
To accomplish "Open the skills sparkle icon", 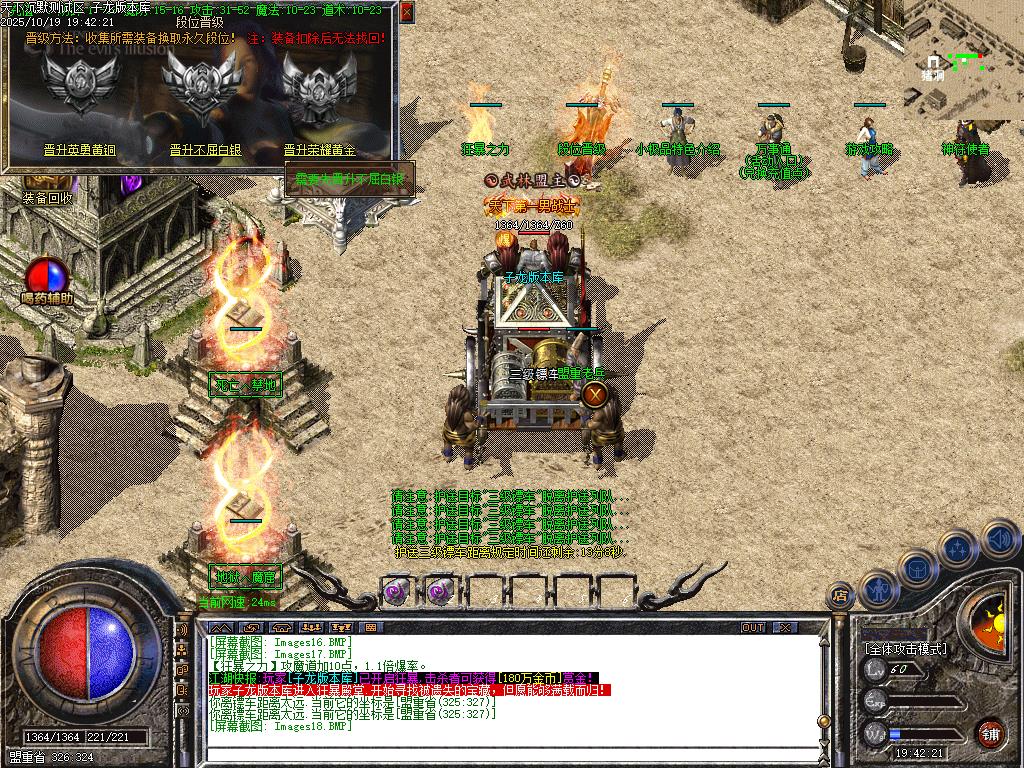I will [x=957, y=549].
